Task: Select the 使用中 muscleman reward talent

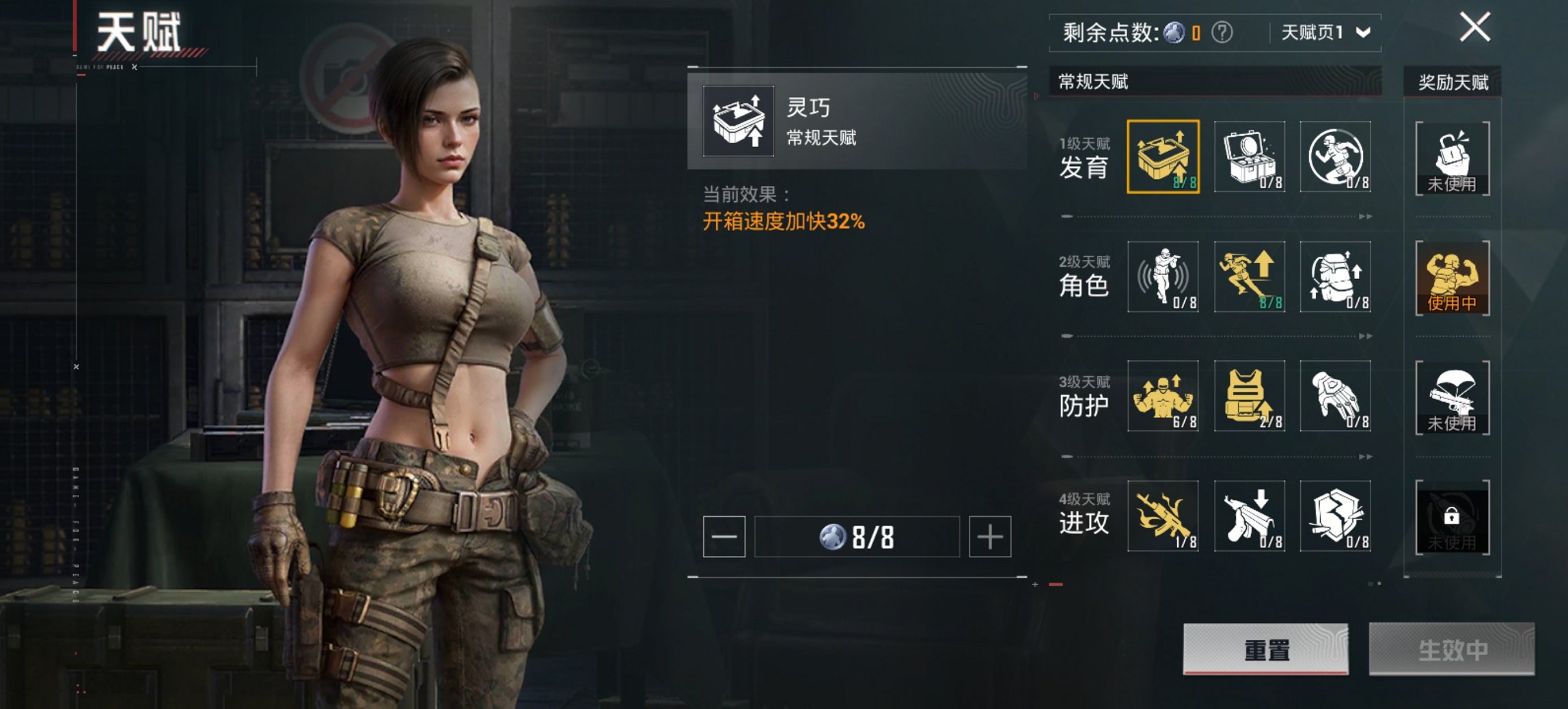Action: point(1452,278)
